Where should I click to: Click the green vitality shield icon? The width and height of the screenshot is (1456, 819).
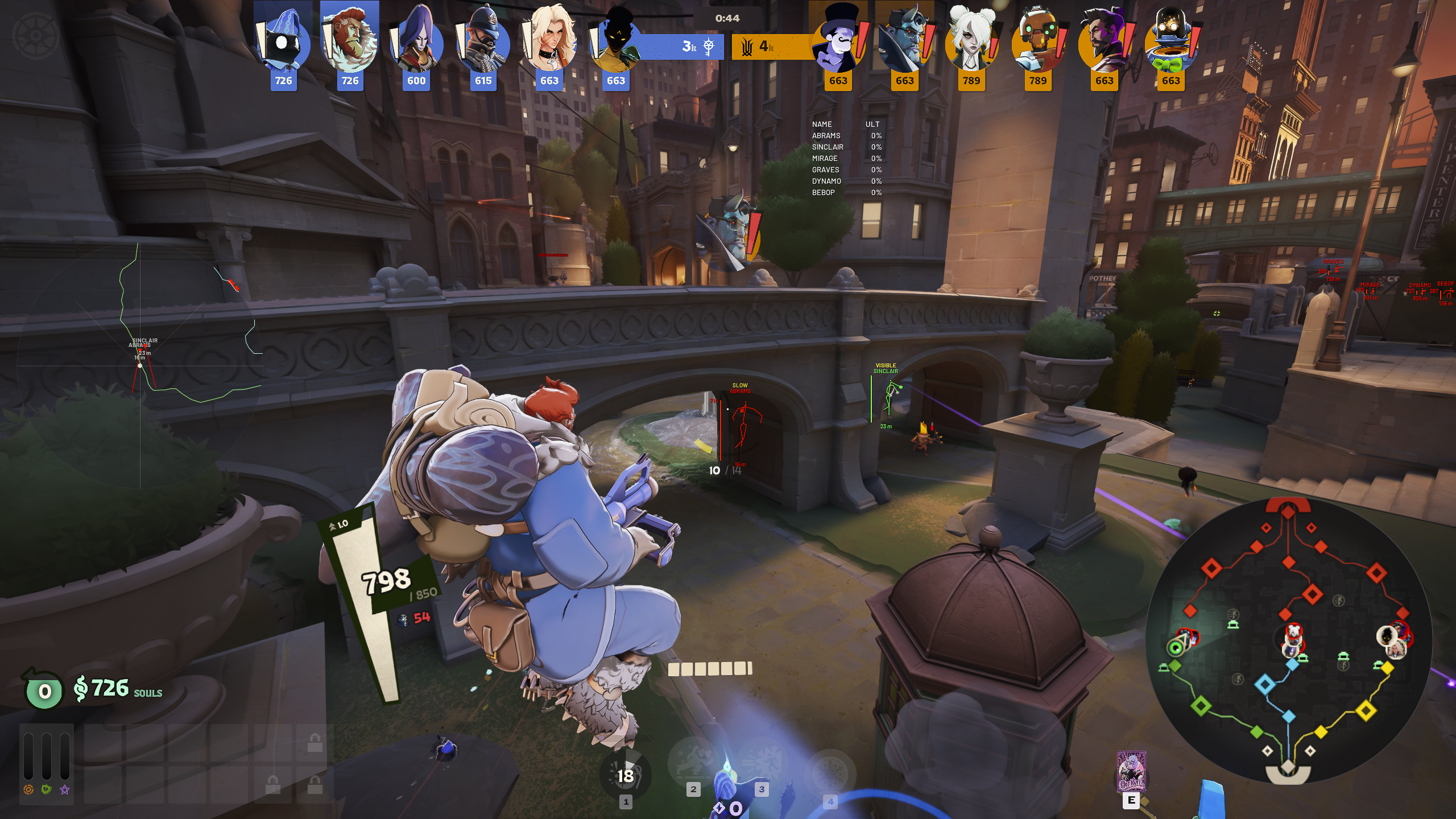(47, 789)
